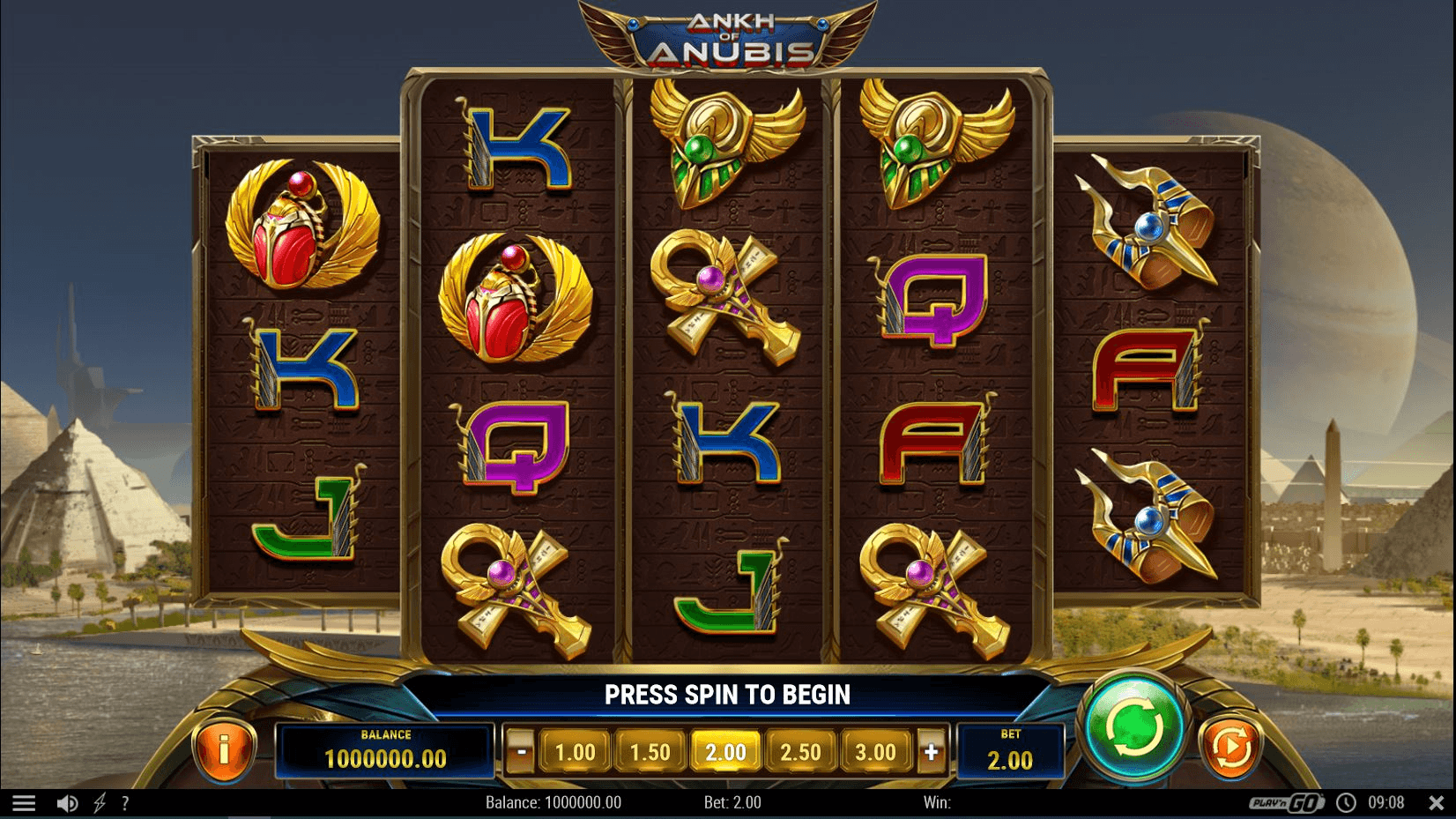
Task: Open help with the question mark icon
Action: click(126, 802)
